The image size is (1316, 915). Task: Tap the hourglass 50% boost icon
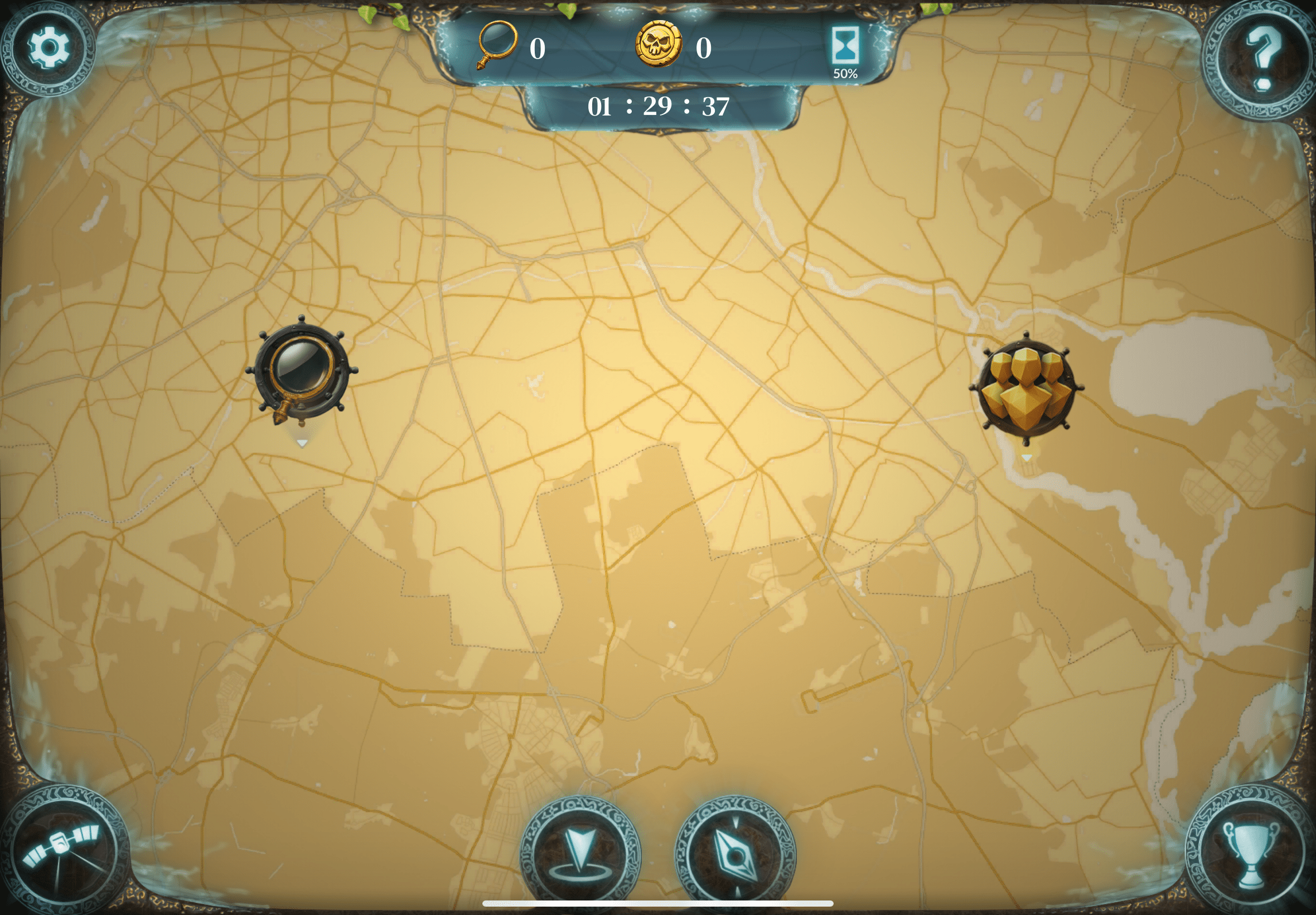[845, 50]
